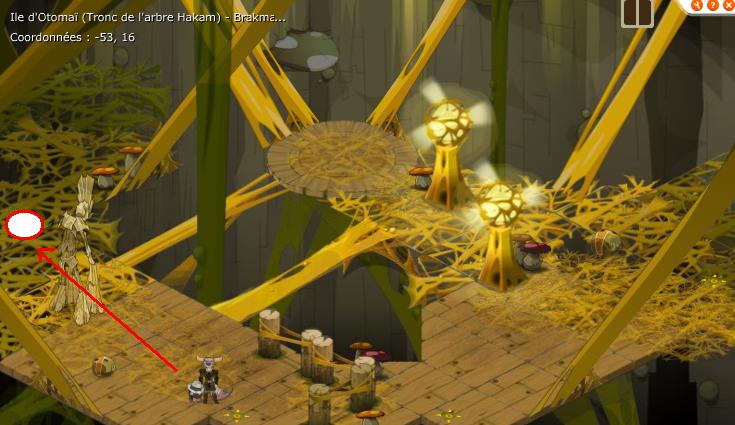The image size is (735, 425).
Task: Open help with the question mark button
Action: click(x=713, y=4)
